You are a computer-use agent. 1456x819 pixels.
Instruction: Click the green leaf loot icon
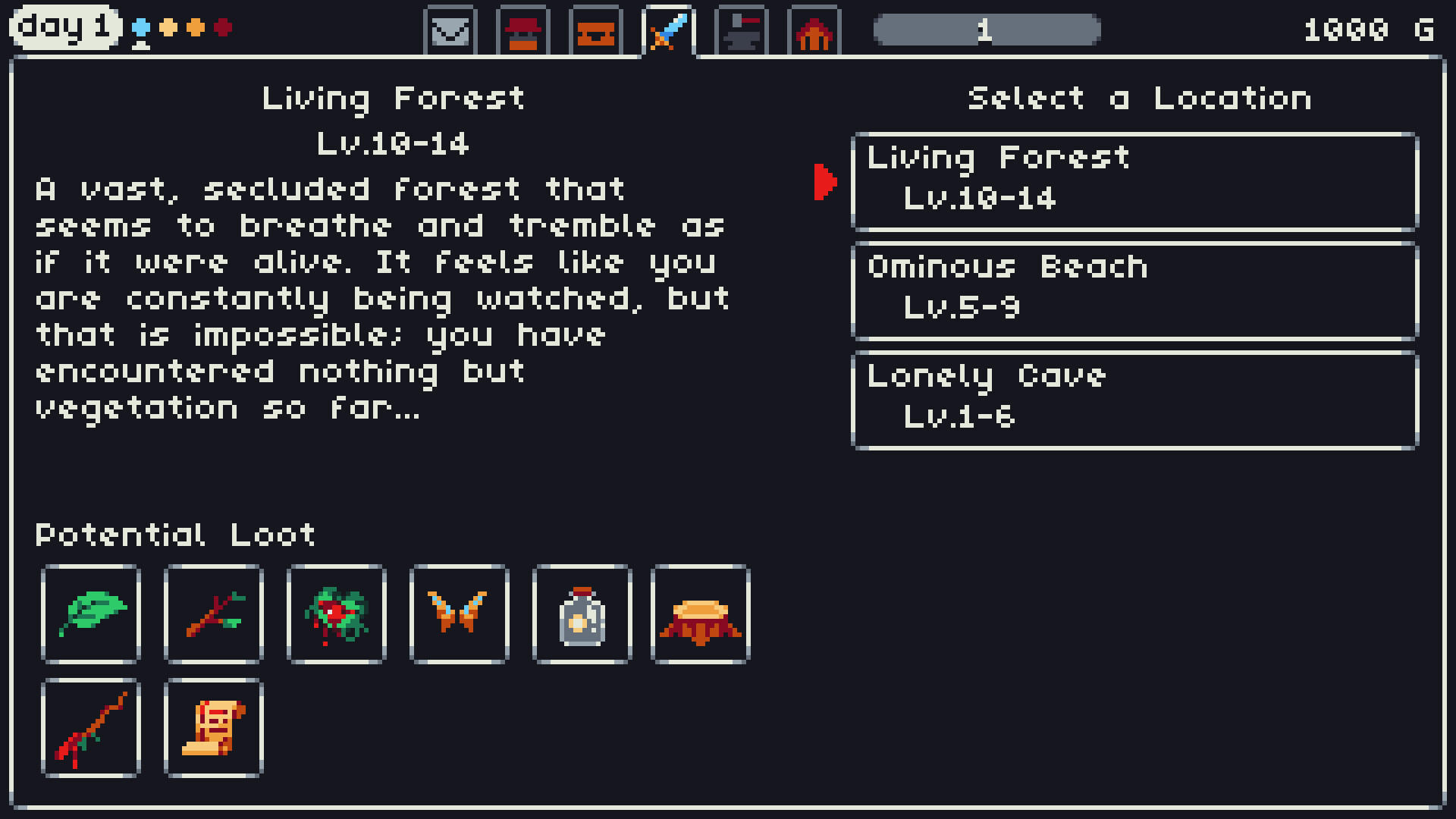point(90,615)
